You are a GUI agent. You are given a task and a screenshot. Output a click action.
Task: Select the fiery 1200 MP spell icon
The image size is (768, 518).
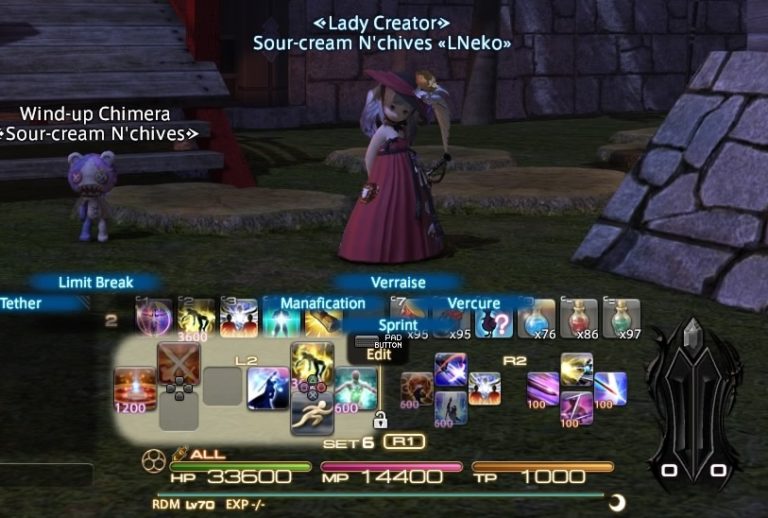135,389
